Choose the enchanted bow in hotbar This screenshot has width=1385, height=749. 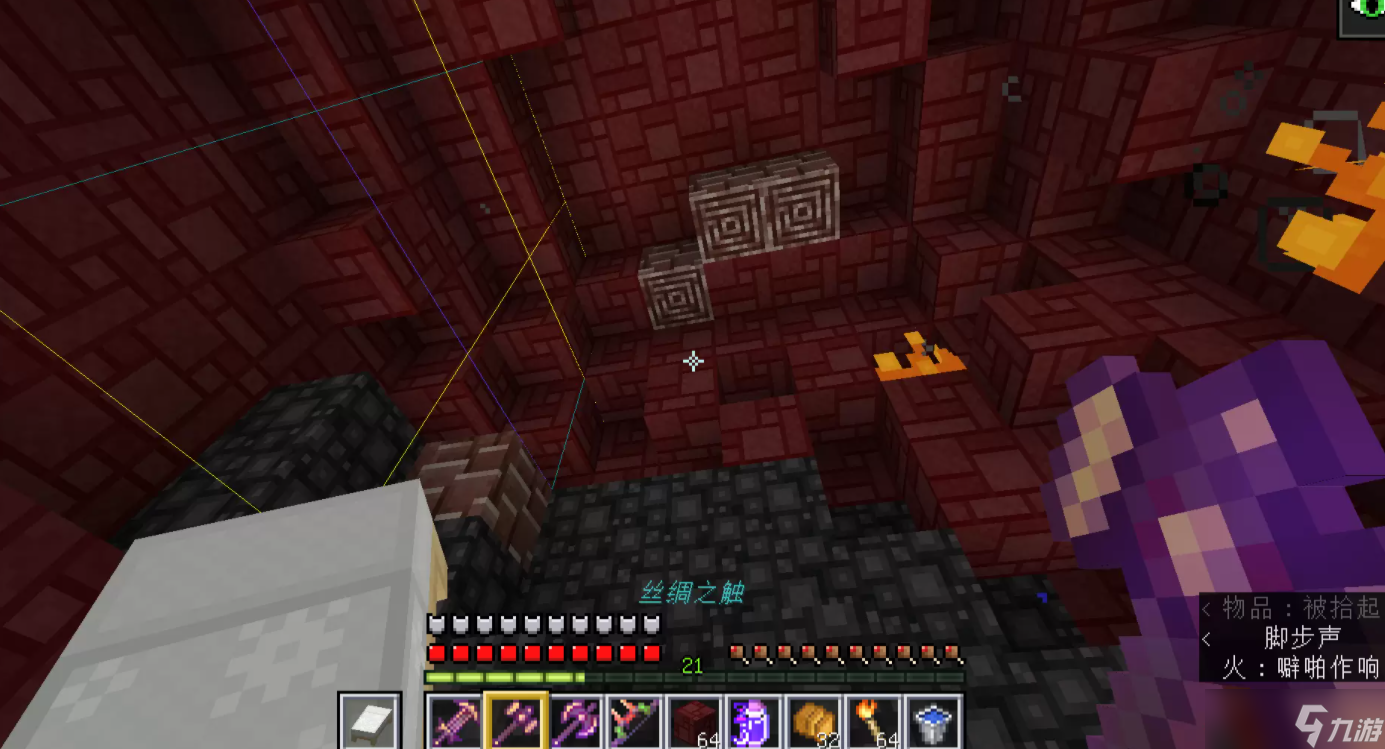[635, 720]
